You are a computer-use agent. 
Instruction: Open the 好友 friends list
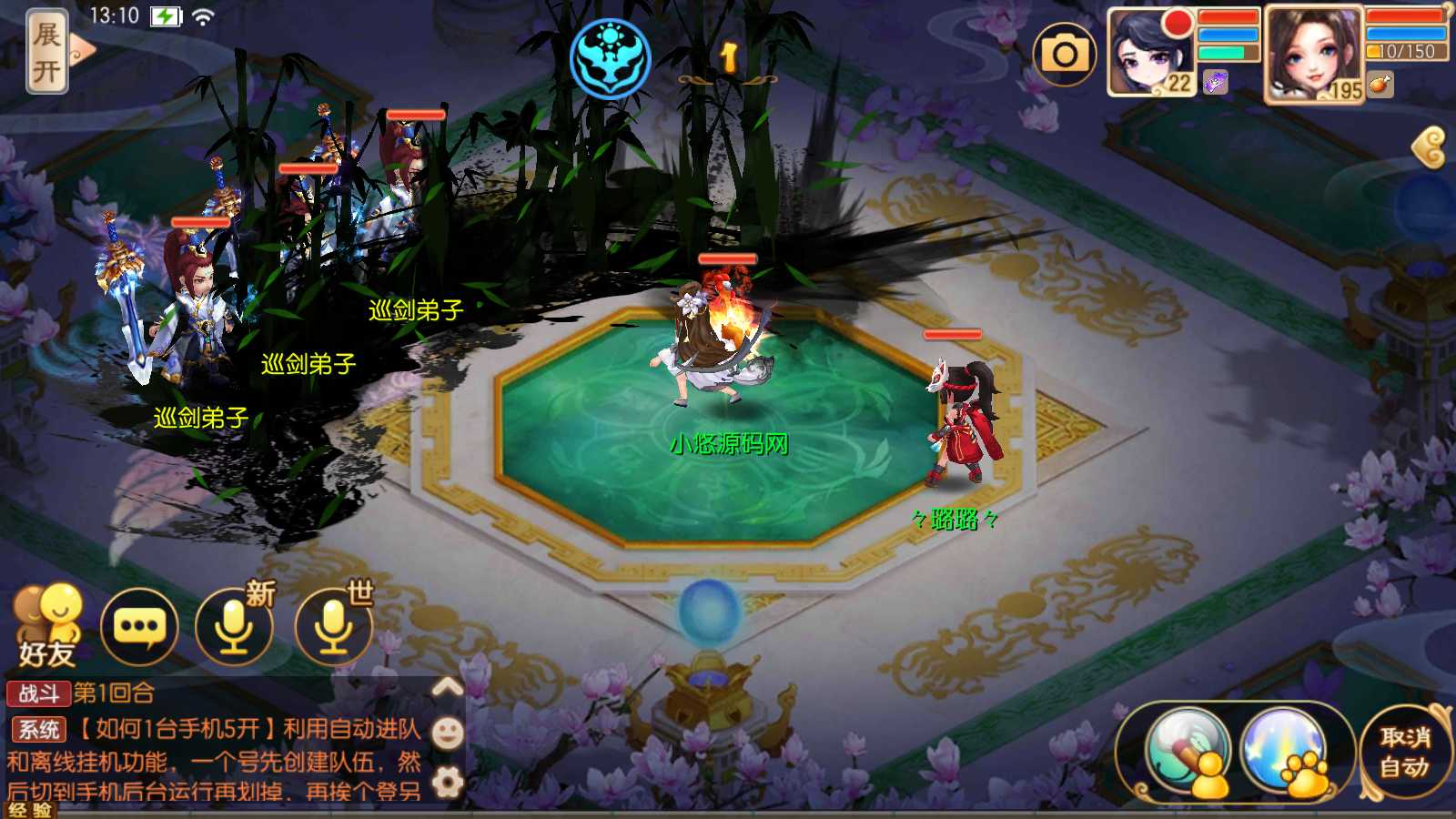tap(47, 627)
